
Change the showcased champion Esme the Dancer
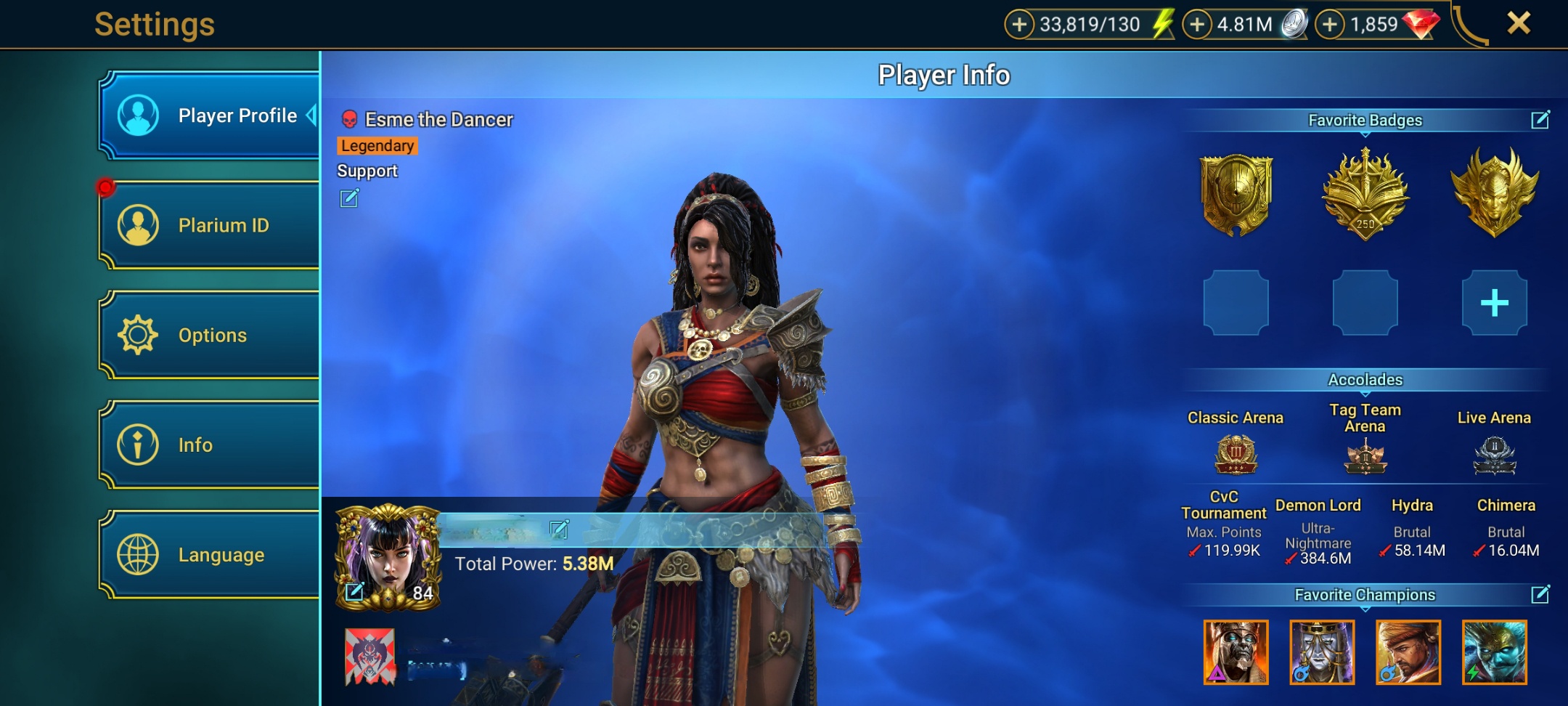349,198
